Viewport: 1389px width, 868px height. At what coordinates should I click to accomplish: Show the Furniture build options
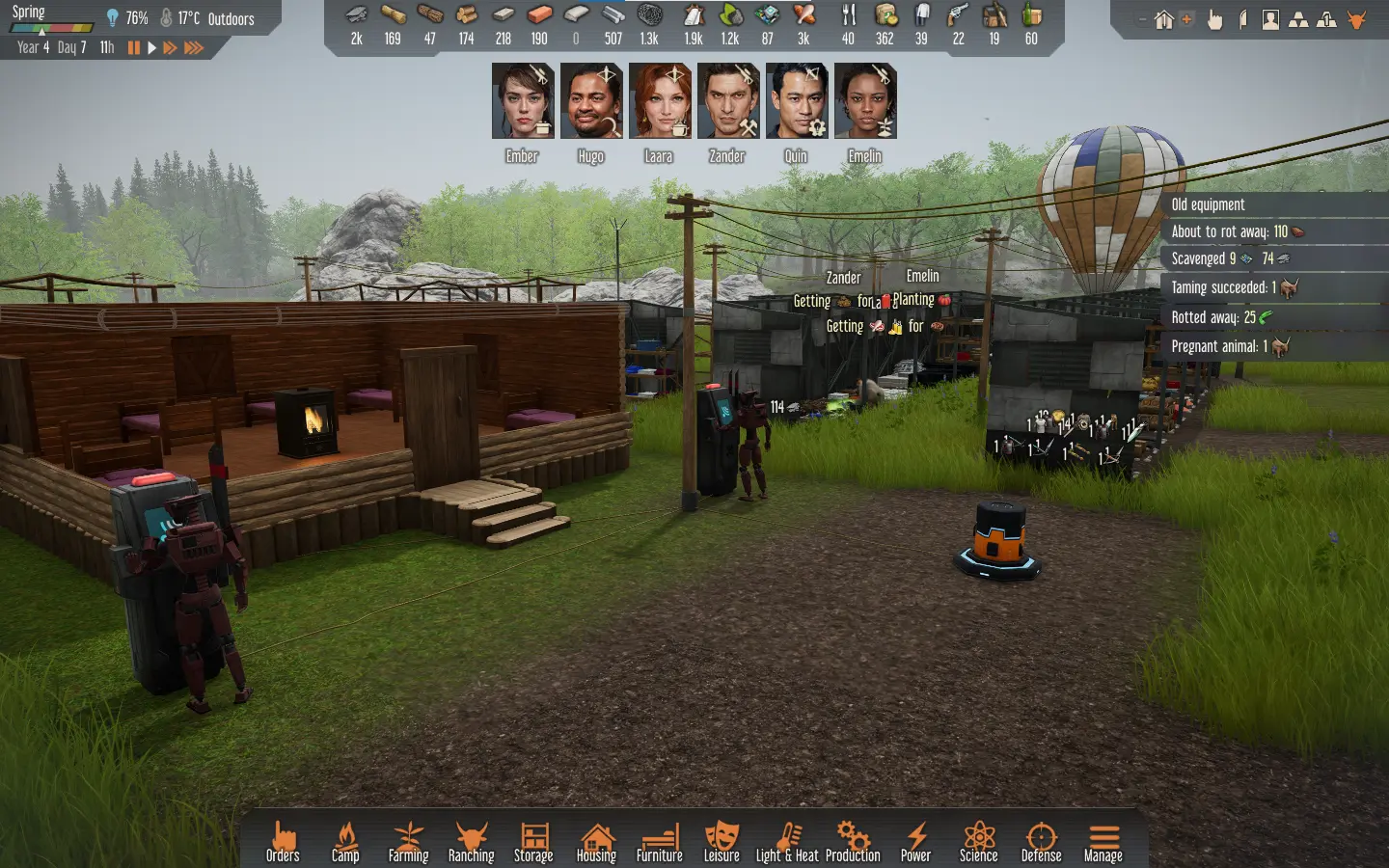(659, 841)
